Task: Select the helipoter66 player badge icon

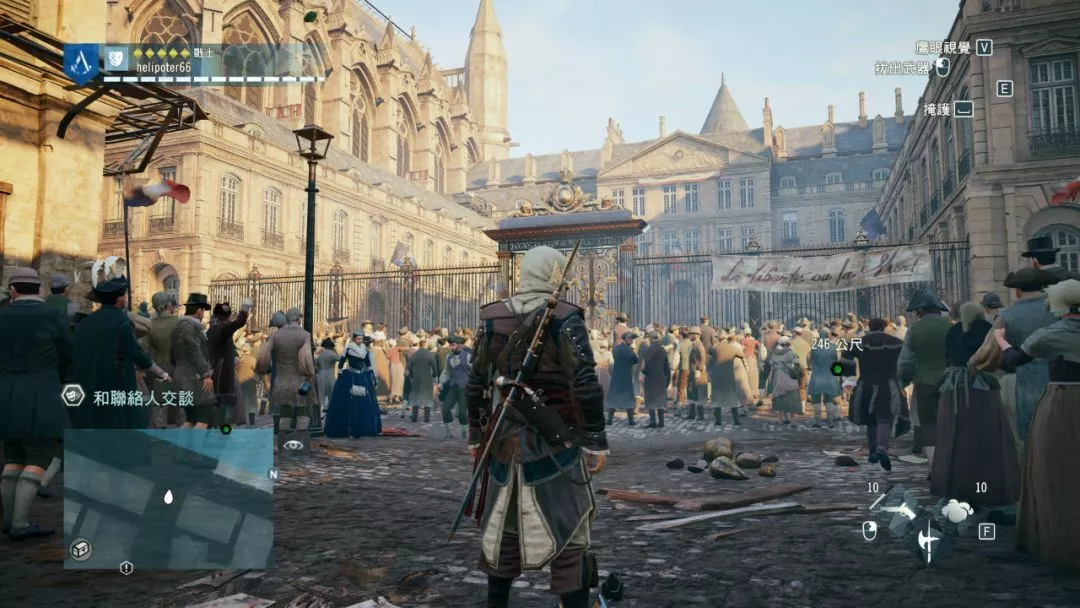Action: pyautogui.click(x=117, y=59)
